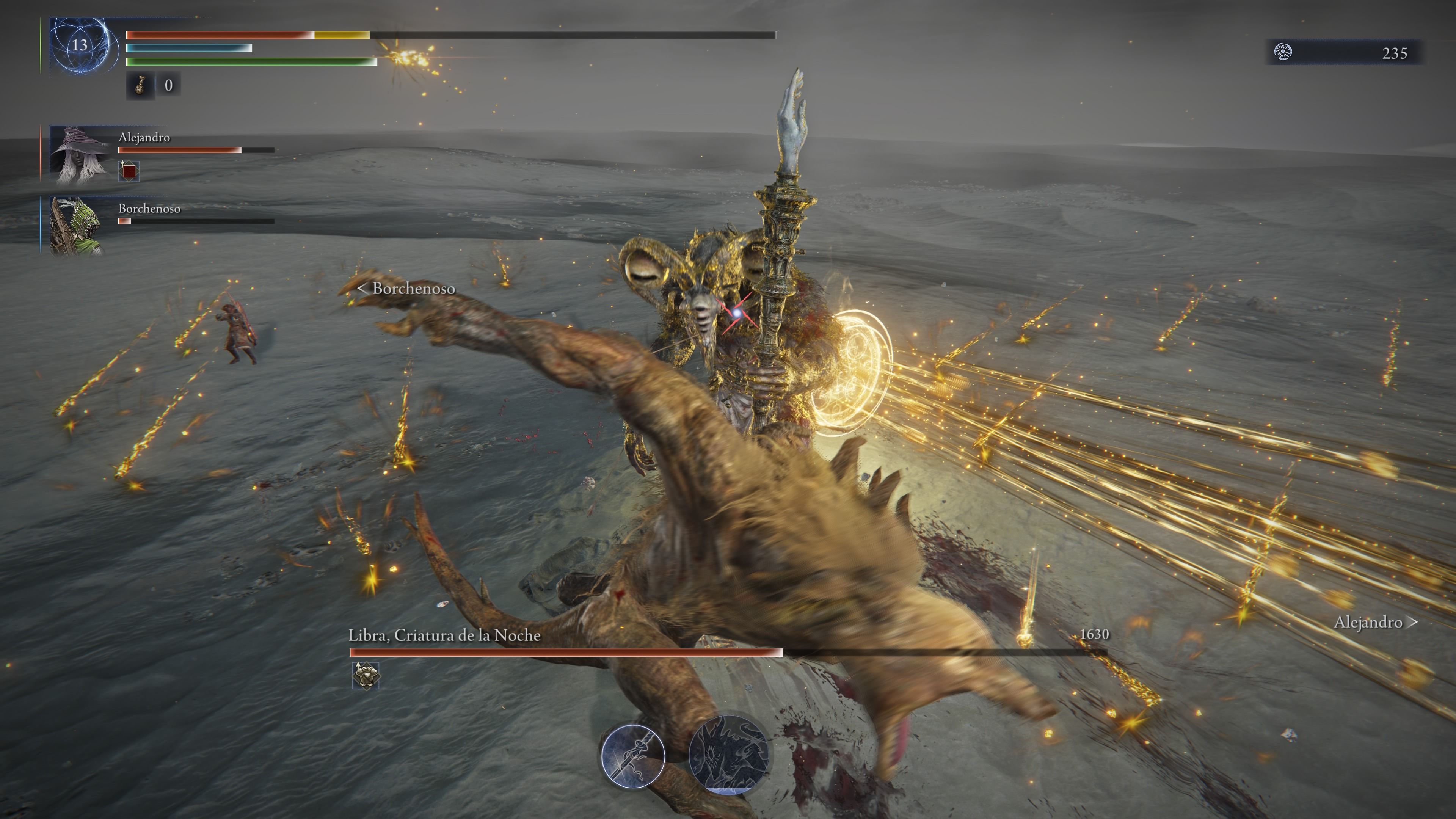Viewport: 1456px width, 819px height.
Task: Select the spear skill ability icon
Action: pos(632,755)
